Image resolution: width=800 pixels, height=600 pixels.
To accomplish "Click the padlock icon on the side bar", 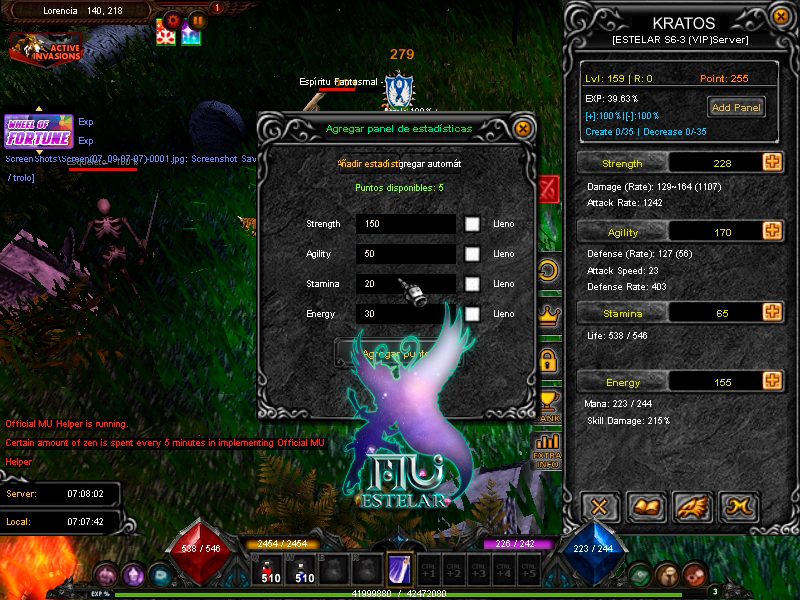I will point(547,359).
